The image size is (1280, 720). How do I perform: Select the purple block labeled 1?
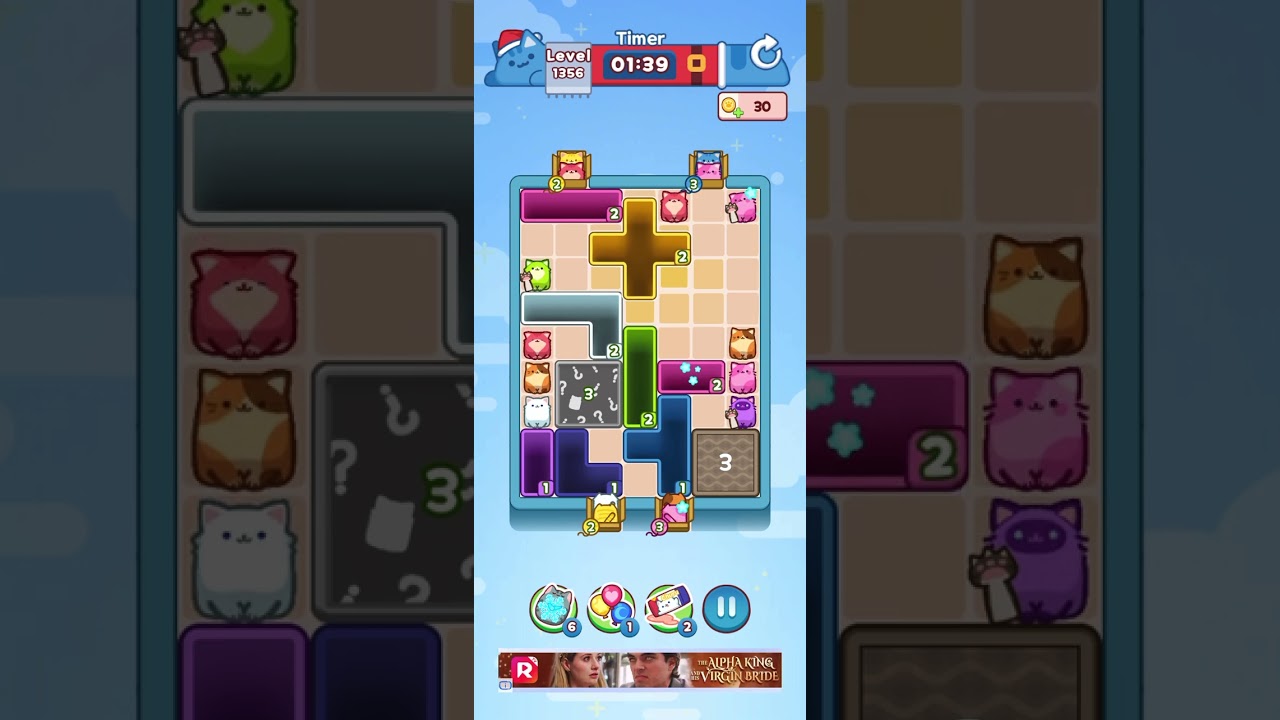(x=536, y=462)
